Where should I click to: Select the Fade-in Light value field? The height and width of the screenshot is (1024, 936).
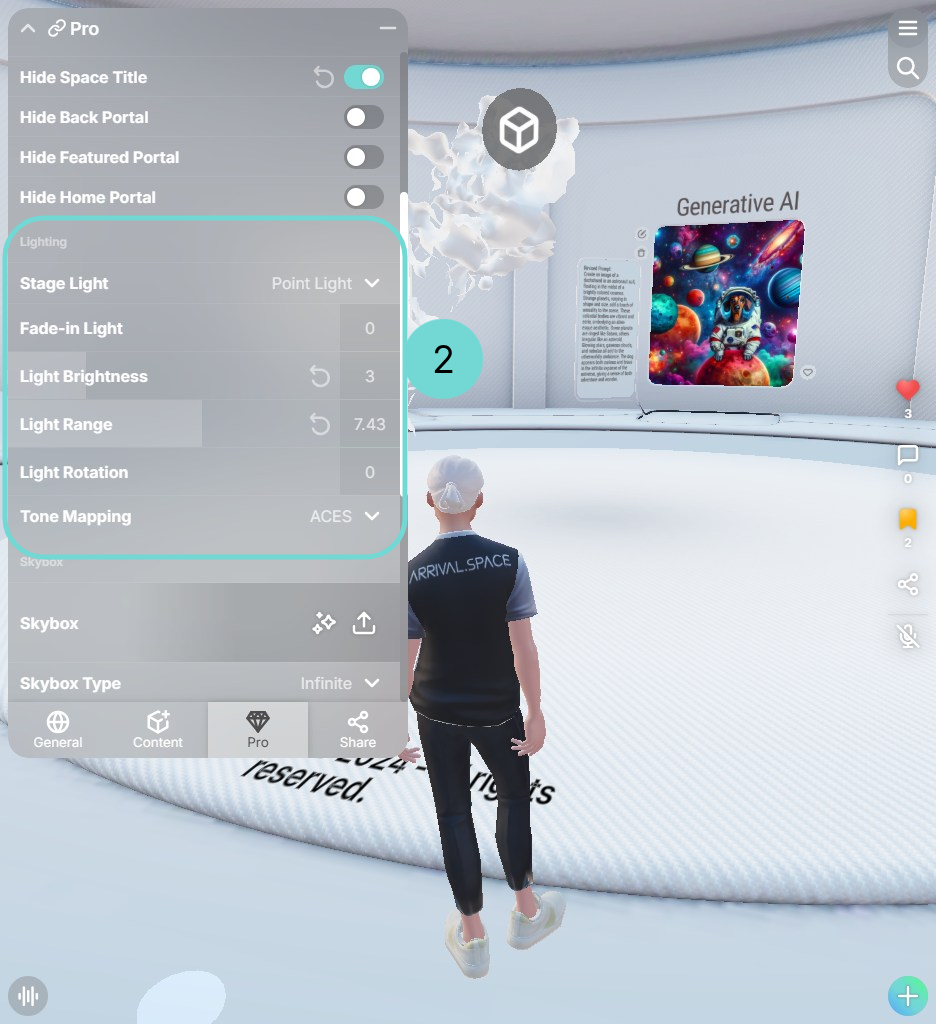coord(369,328)
